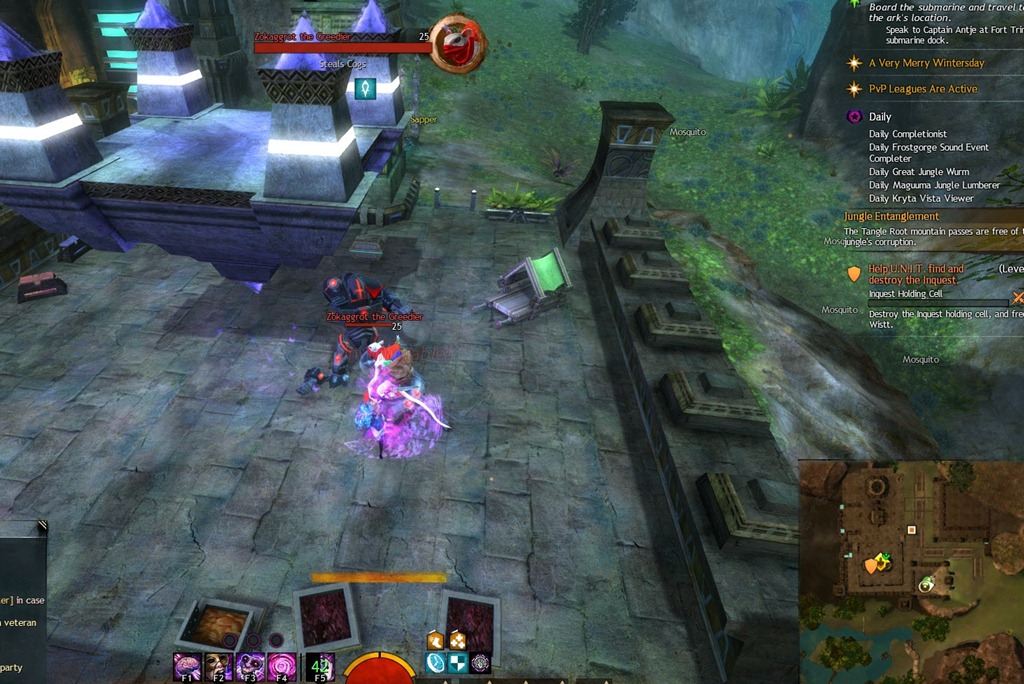This screenshot has height=684, width=1024.
Task: Inspect the Steals Cogs effect icon
Action: pos(366,88)
